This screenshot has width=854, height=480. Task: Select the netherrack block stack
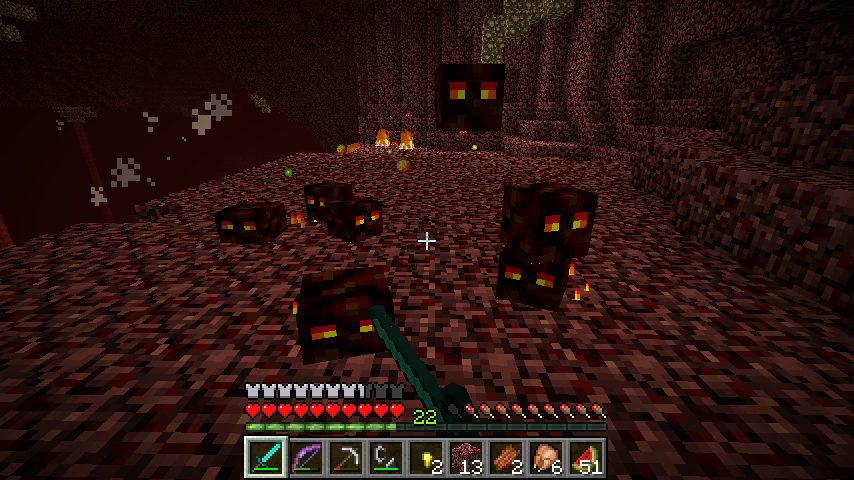click(x=466, y=457)
